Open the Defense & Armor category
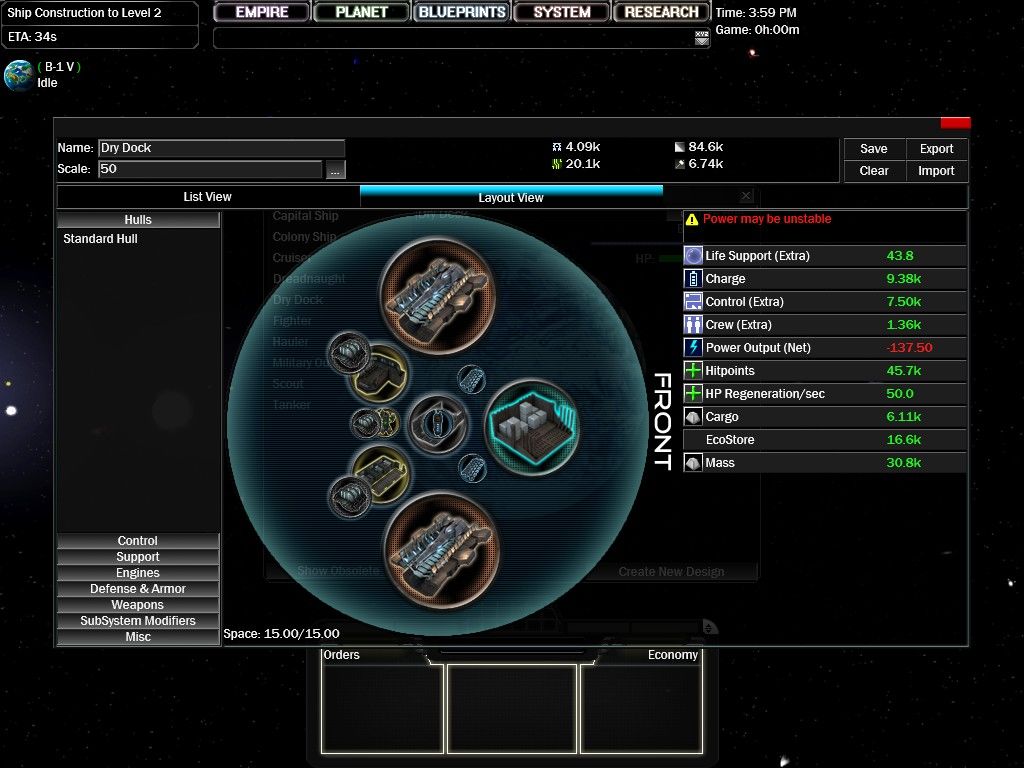The height and width of the screenshot is (768, 1024). point(138,589)
